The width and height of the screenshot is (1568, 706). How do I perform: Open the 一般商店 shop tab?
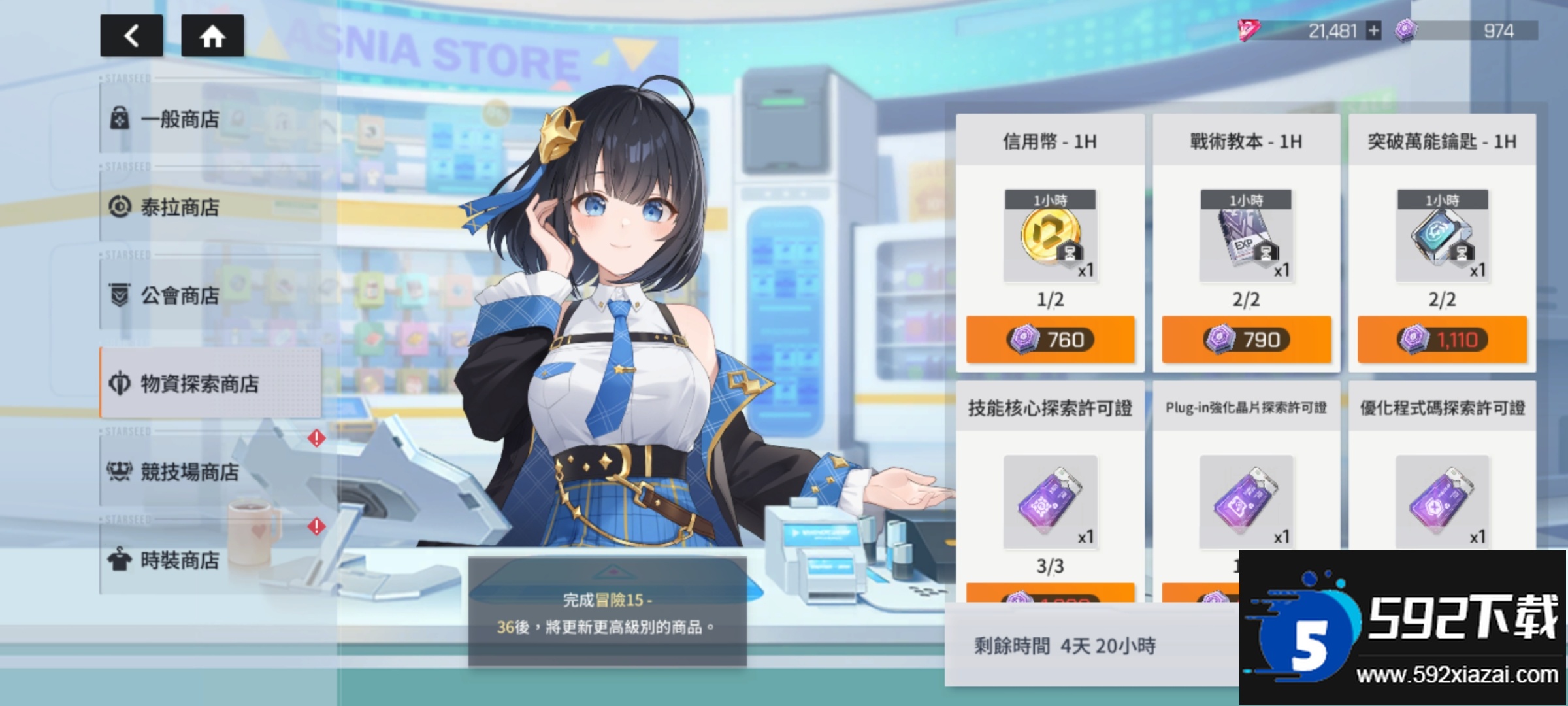coord(210,120)
